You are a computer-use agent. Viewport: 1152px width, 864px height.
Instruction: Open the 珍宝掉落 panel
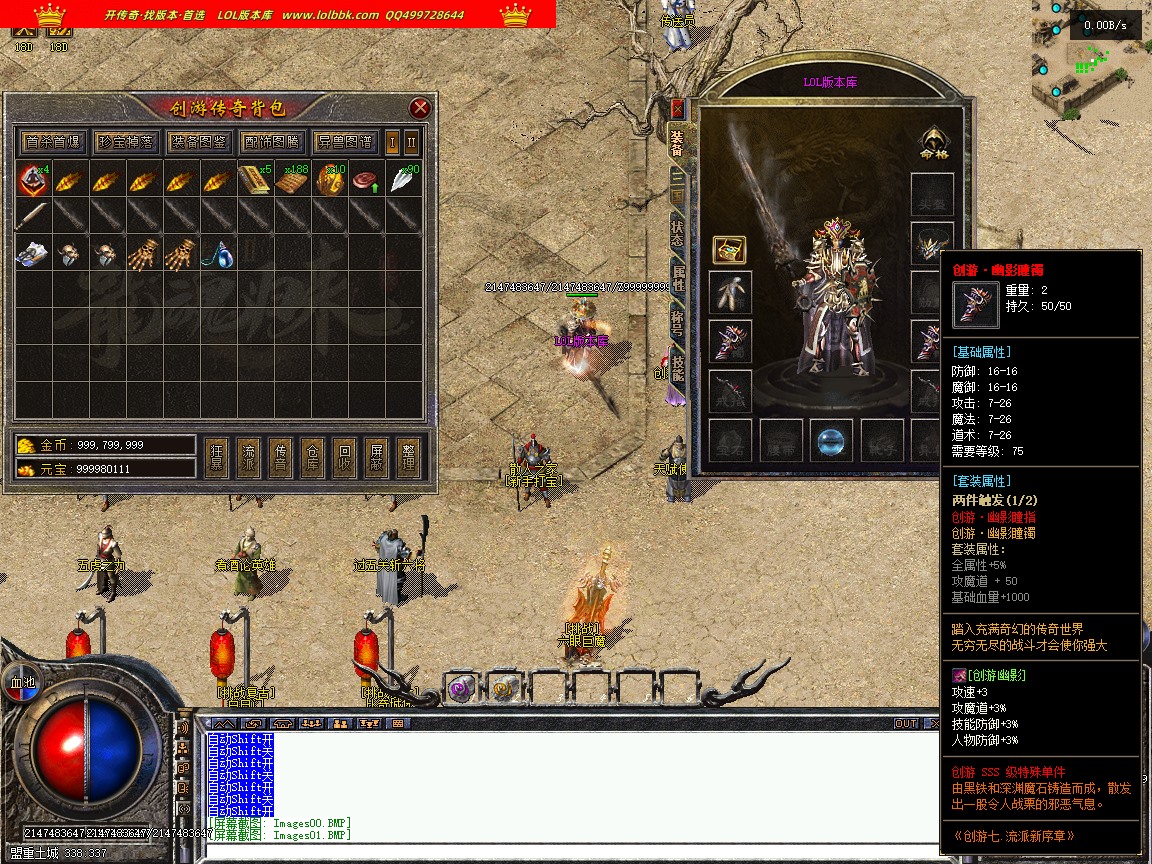126,142
